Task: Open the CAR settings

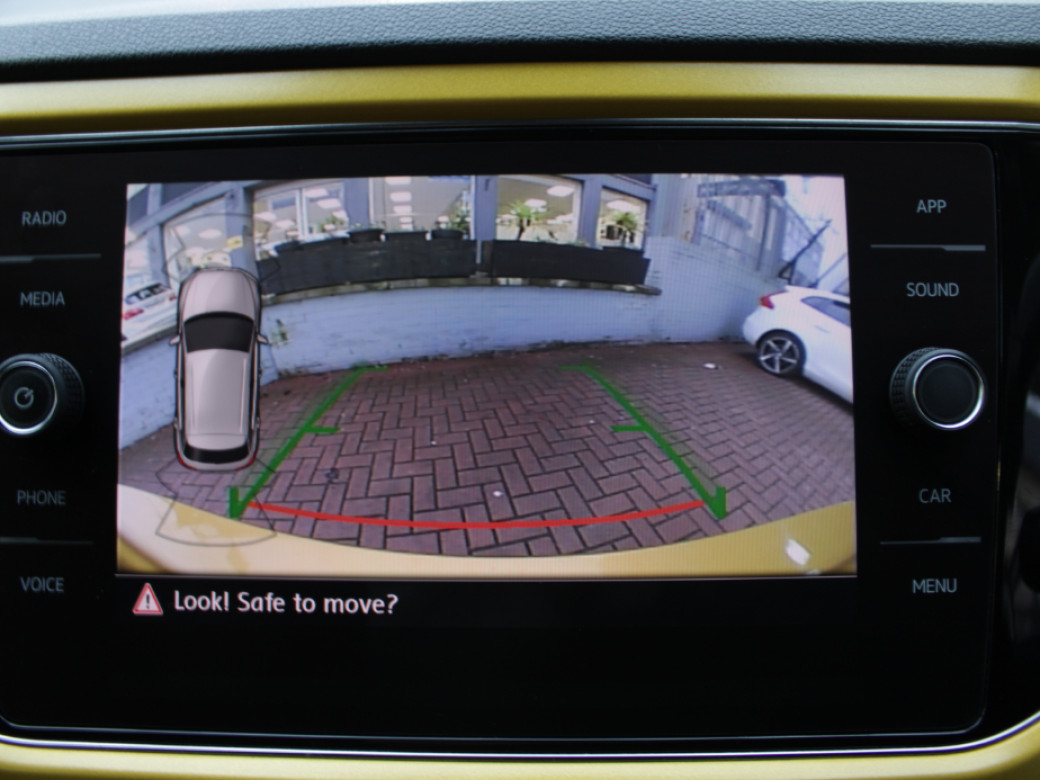Action: pos(934,496)
